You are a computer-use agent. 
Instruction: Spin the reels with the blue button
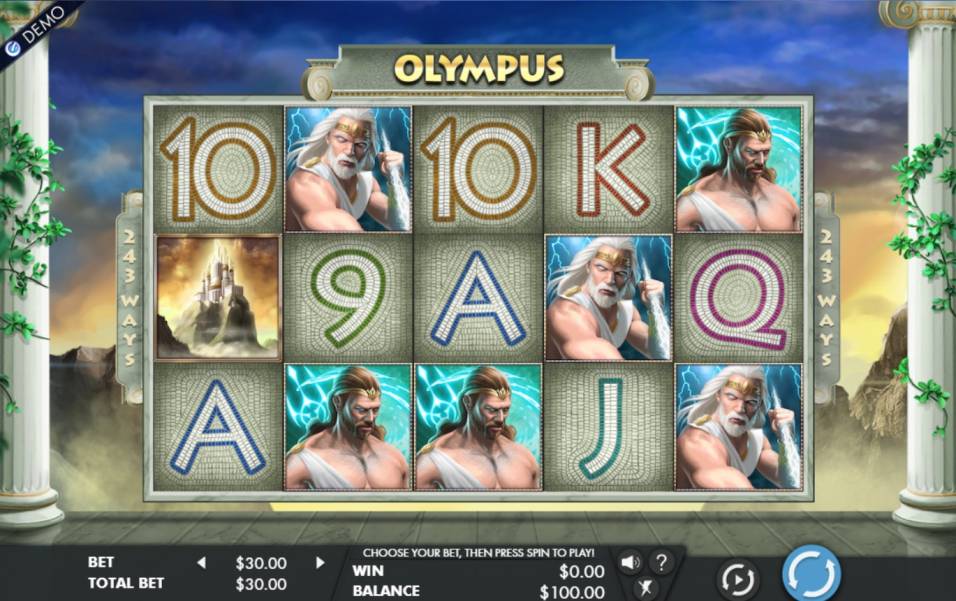[810, 574]
